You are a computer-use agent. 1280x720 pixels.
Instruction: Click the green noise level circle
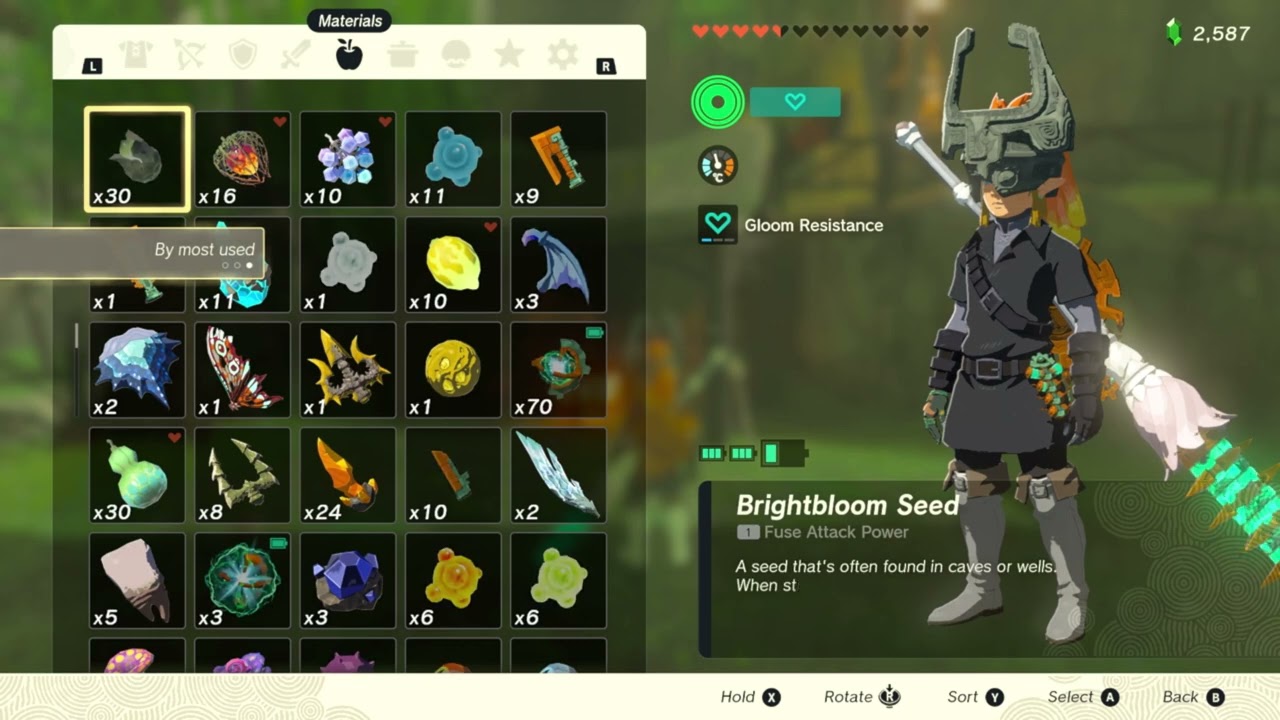717,103
